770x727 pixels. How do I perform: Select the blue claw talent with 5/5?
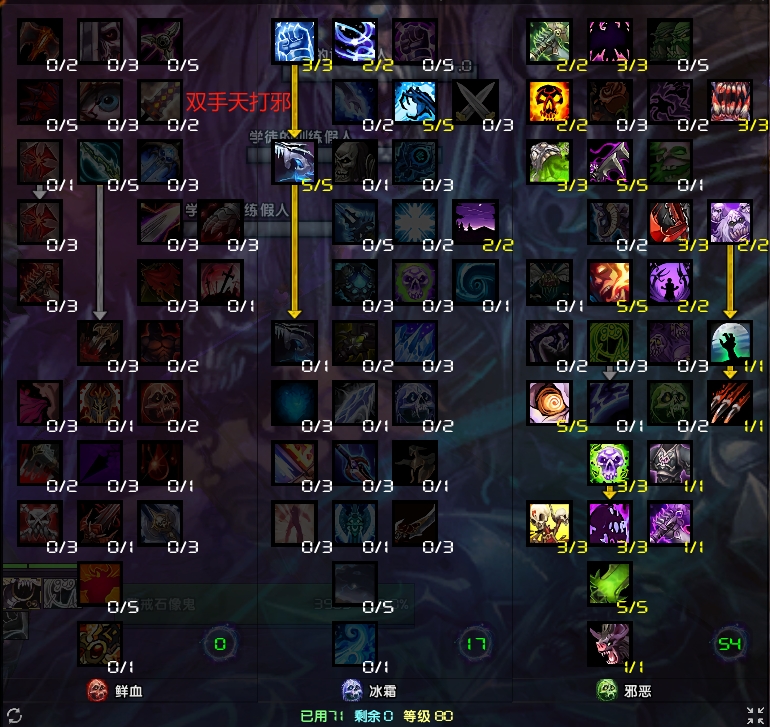(415, 102)
